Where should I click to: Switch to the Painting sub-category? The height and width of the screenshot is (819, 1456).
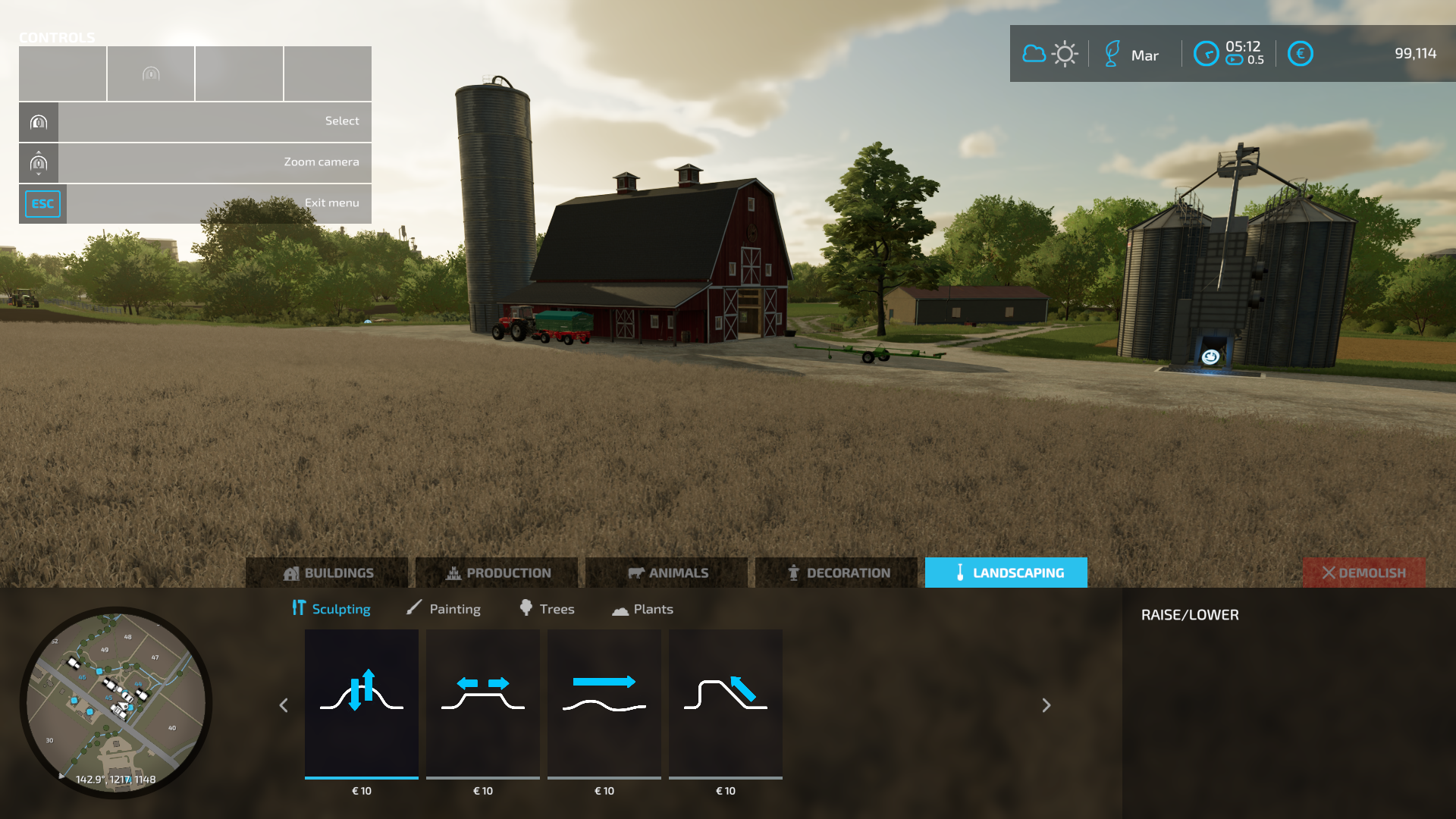(x=444, y=609)
